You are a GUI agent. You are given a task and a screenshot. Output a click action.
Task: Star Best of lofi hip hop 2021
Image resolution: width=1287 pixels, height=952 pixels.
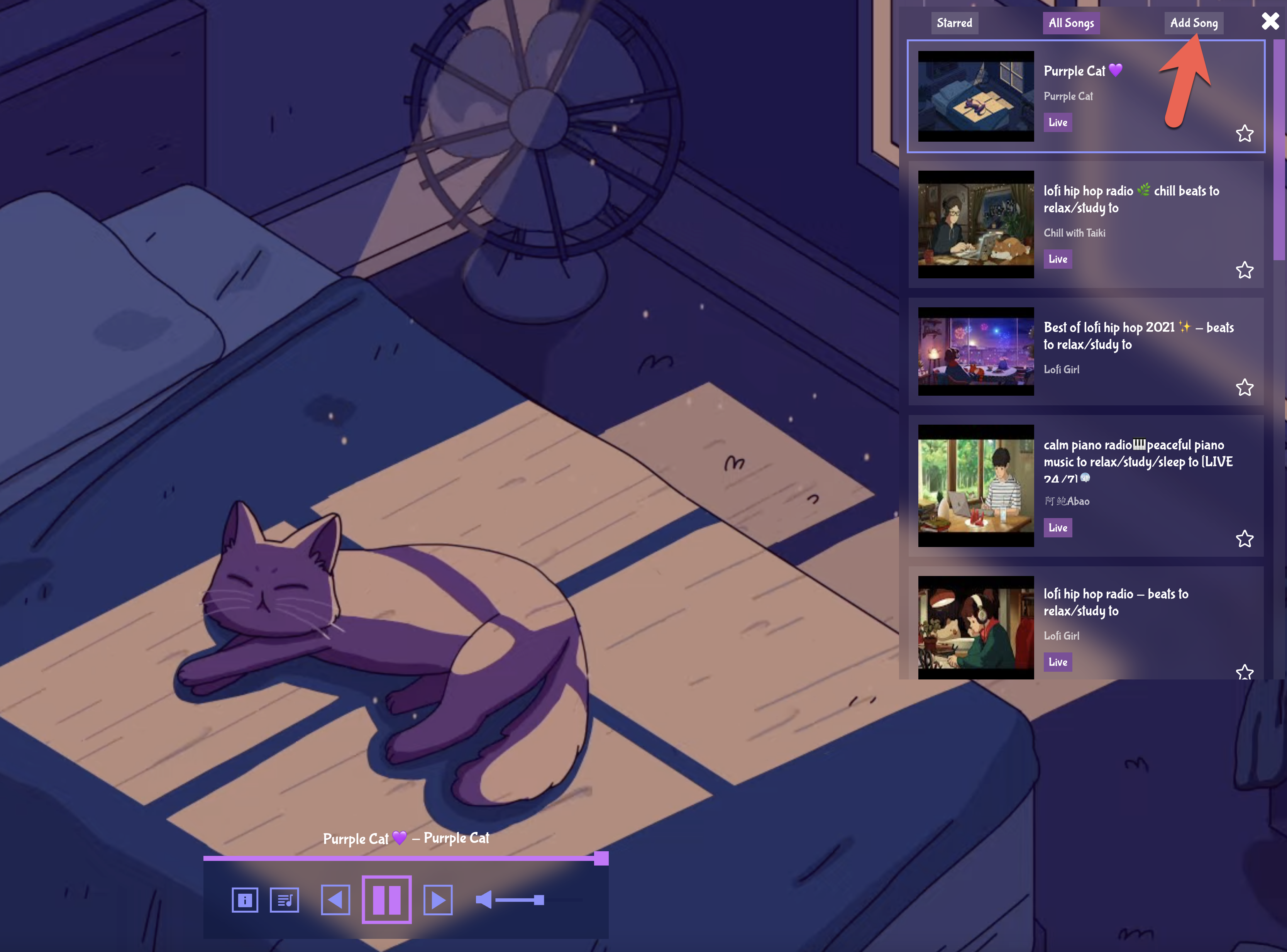[1245, 387]
